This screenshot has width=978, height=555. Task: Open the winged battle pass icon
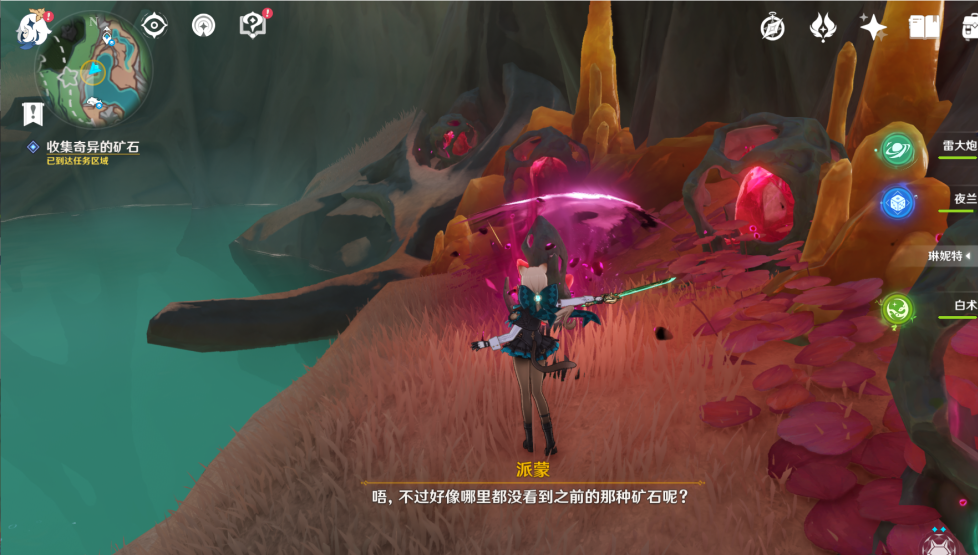coord(823,28)
